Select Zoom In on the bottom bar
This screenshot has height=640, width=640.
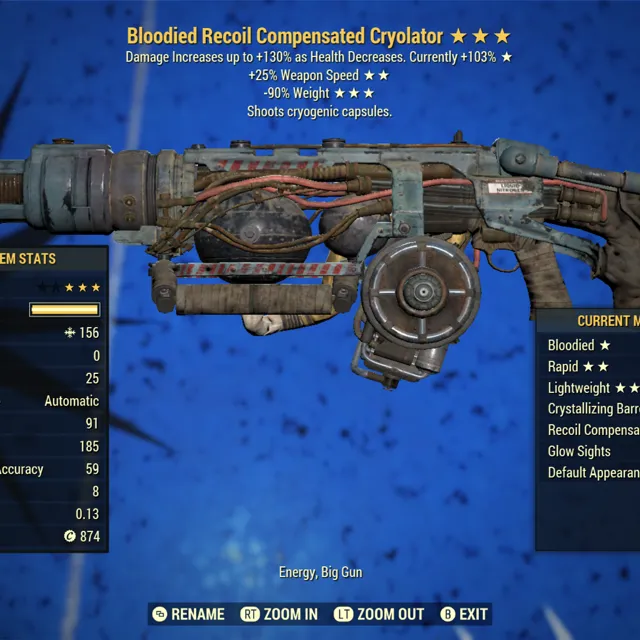[279, 614]
